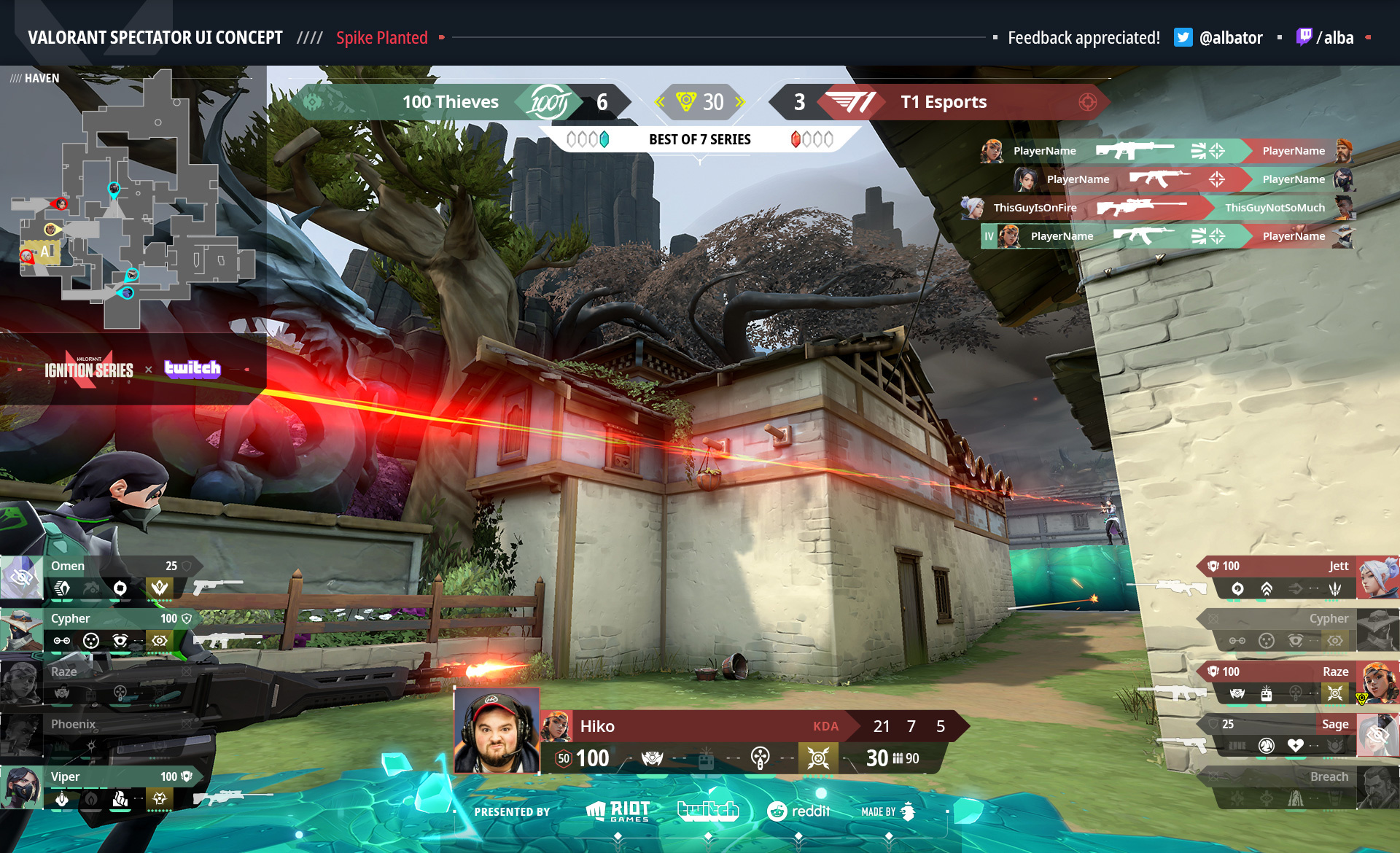Click the Riot Games logo in the footer
The image size is (1400, 853).
click(616, 811)
